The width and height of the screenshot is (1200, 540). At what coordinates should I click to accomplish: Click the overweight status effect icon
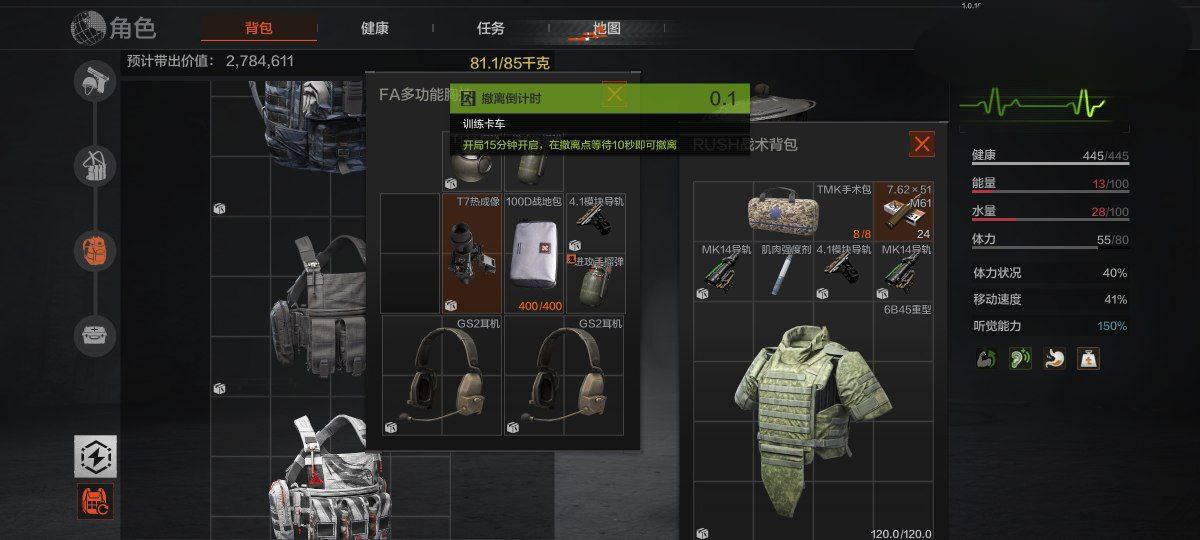[1088, 358]
